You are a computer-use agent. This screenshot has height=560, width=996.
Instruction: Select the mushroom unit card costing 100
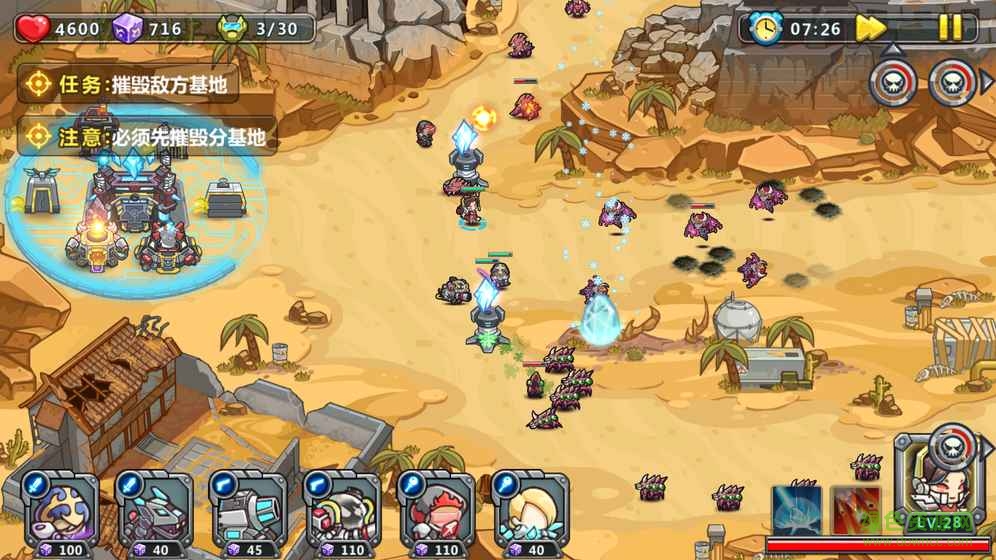60,511
